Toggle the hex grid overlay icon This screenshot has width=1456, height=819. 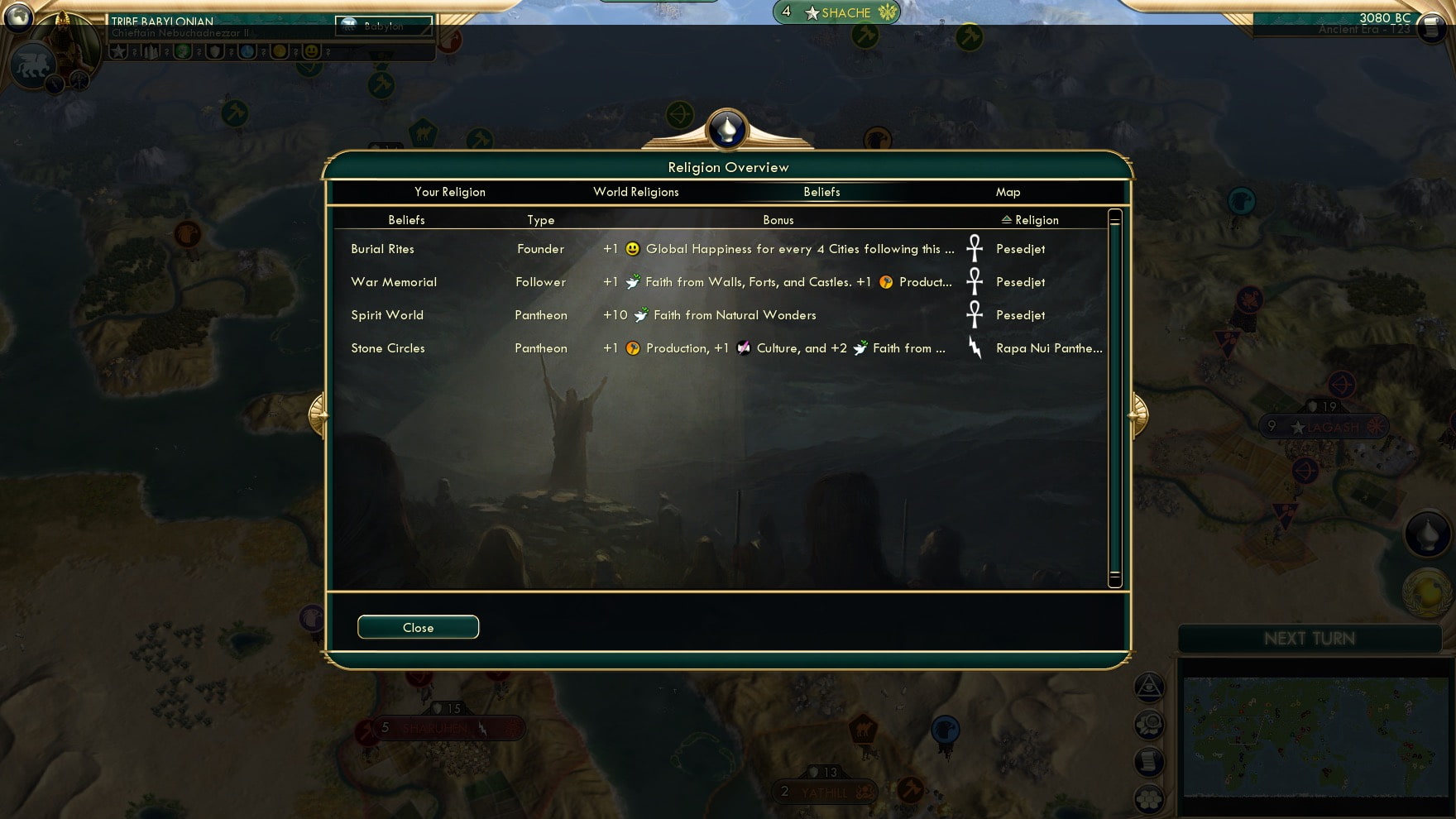1150,797
